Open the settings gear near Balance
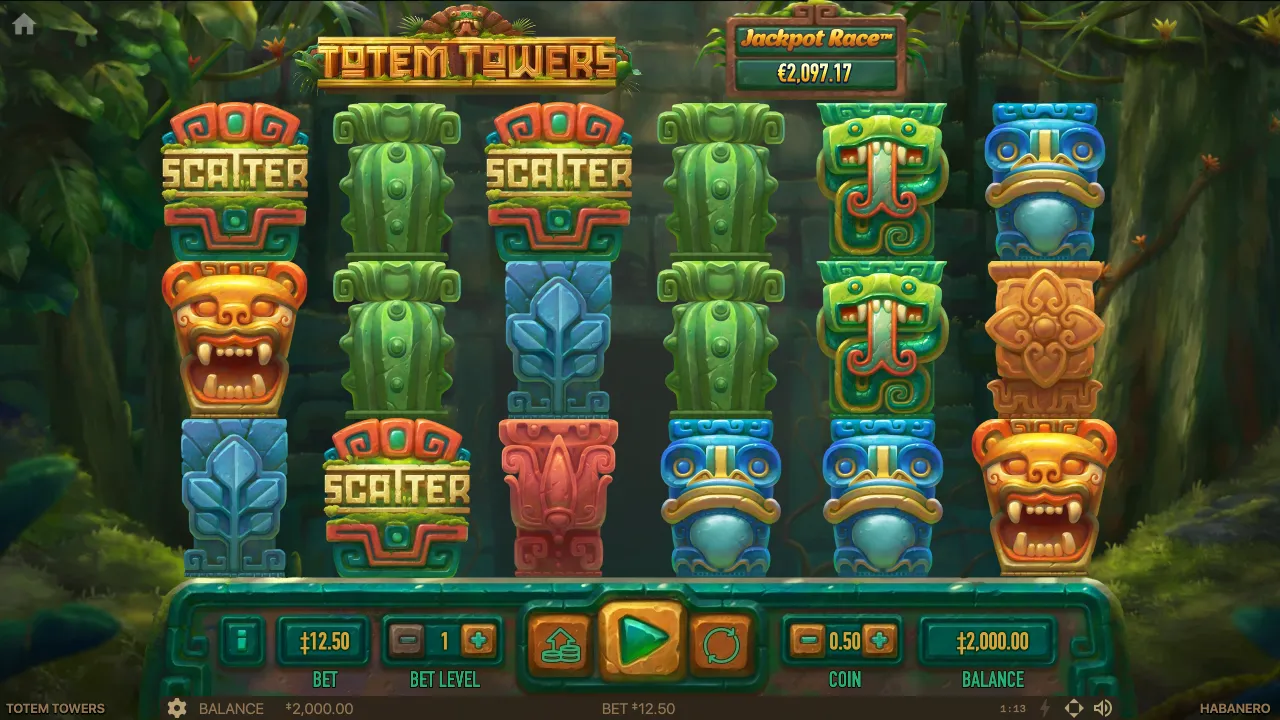The width and height of the screenshot is (1280, 720). 178,708
